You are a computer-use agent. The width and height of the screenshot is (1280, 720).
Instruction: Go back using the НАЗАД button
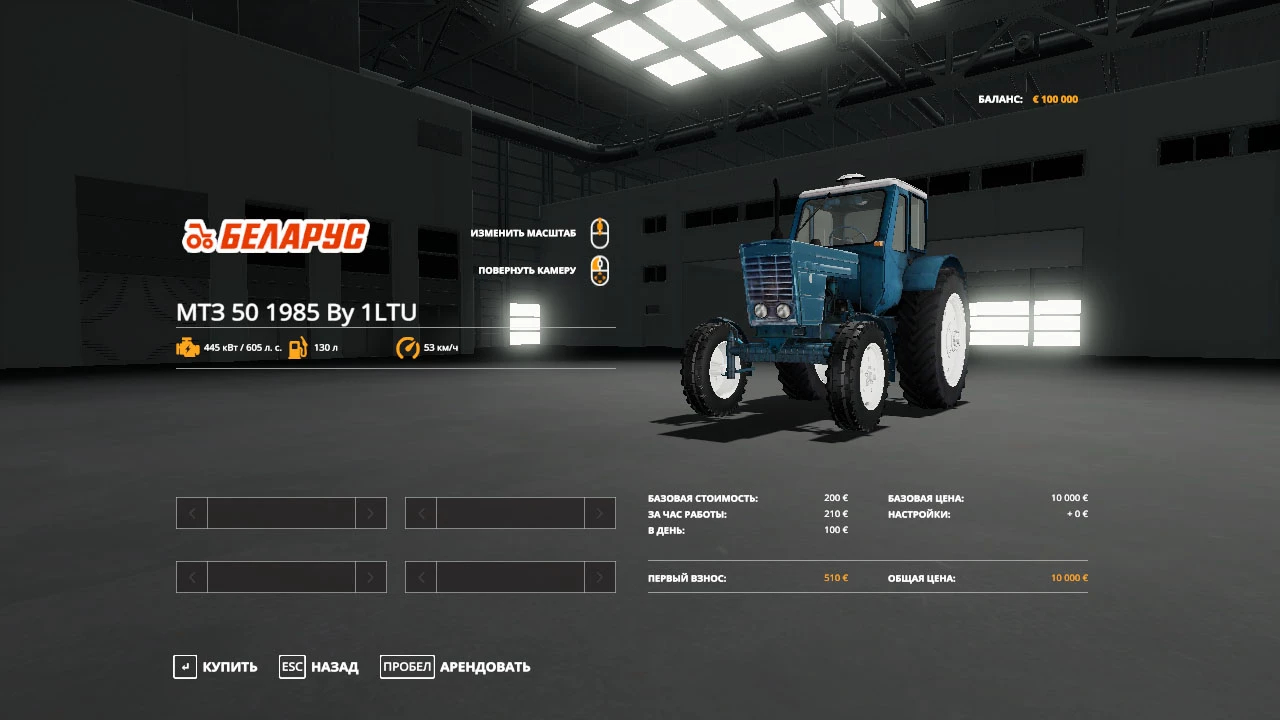pyautogui.click(x=319, y=667)
